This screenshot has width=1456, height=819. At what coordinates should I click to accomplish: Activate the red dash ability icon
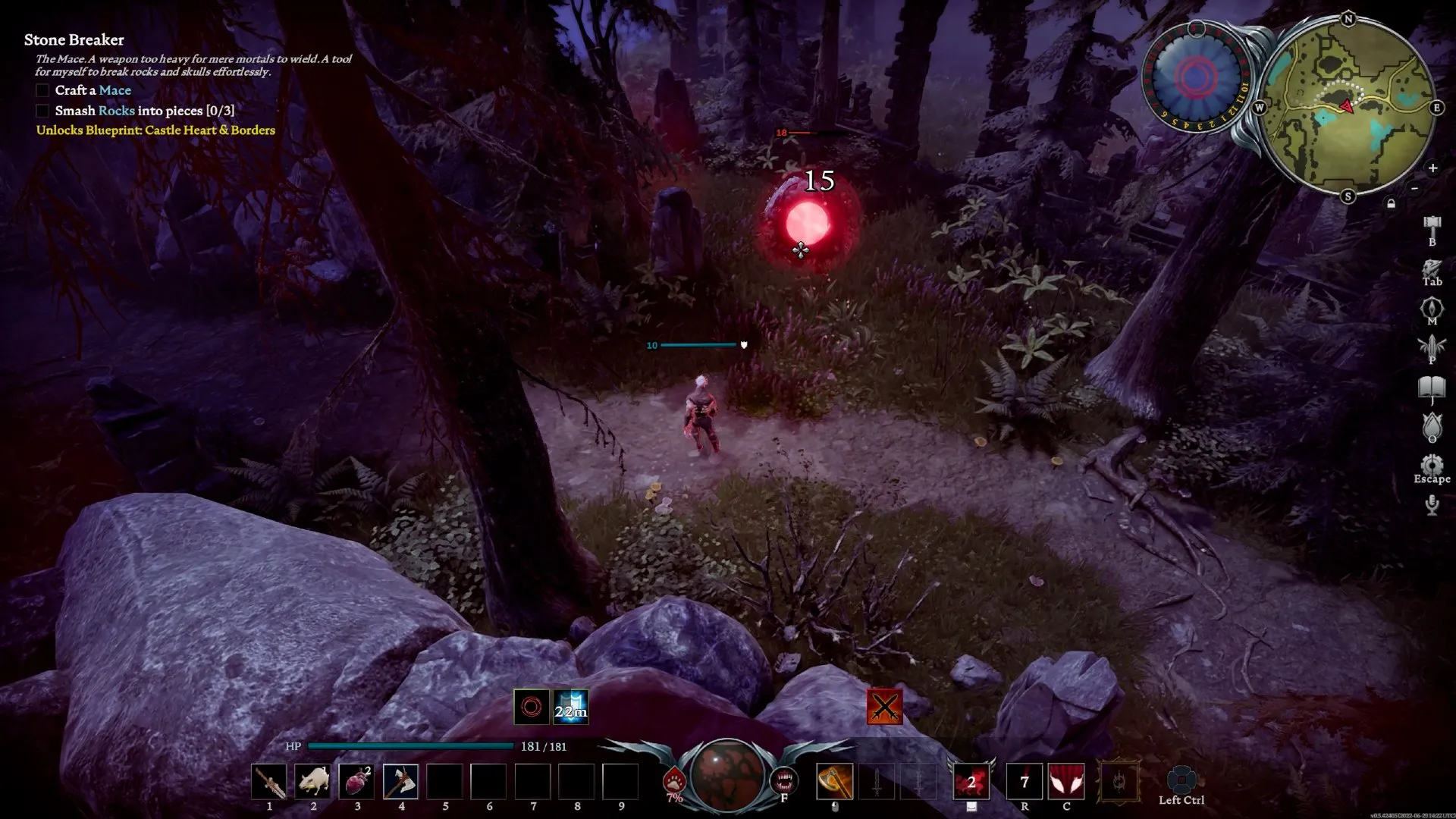[971, 782]
